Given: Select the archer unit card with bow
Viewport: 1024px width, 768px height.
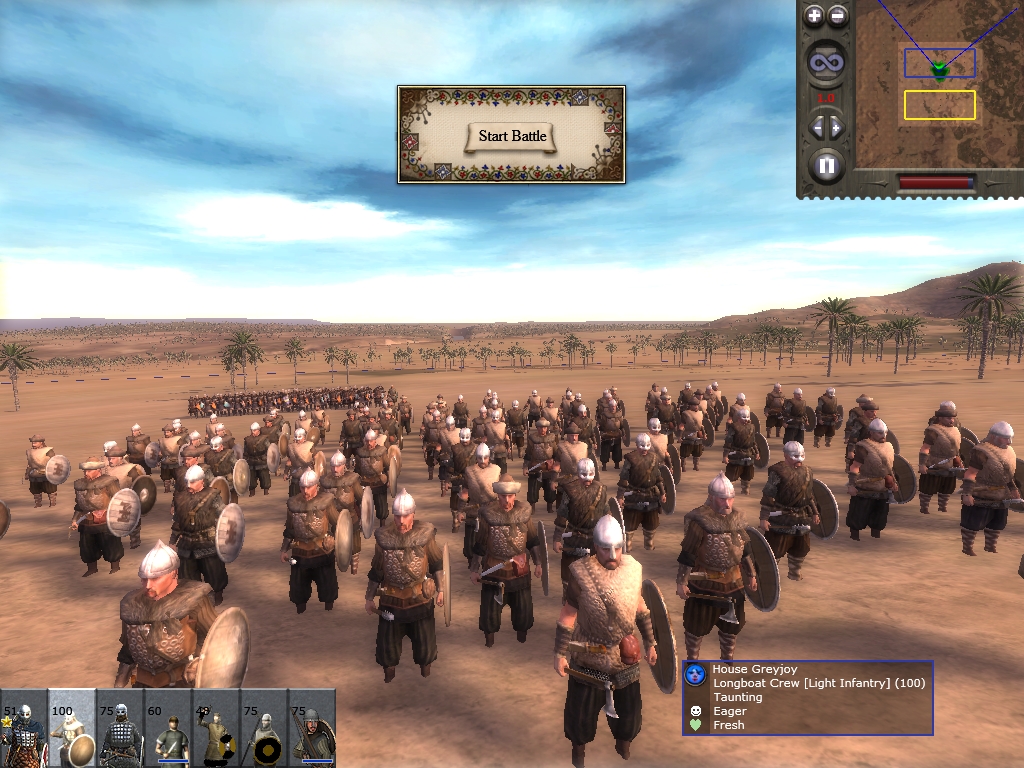Looking at the screenshot, I should point(312,729).
